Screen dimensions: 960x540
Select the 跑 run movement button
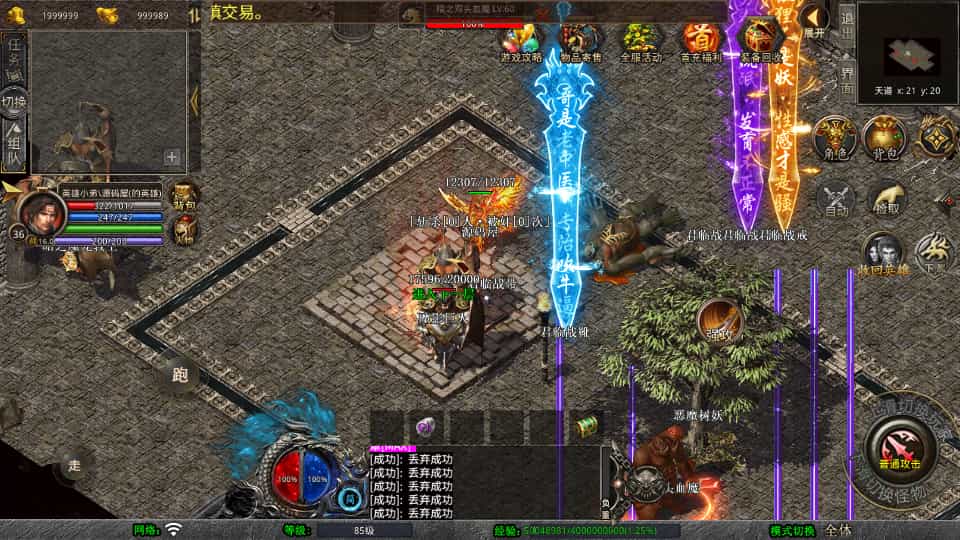click(180, 376)
